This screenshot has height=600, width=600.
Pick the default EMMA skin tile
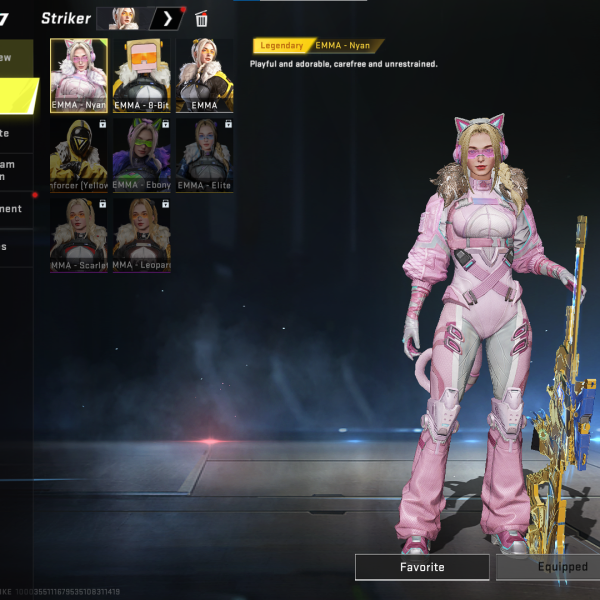tap(204, 76)
